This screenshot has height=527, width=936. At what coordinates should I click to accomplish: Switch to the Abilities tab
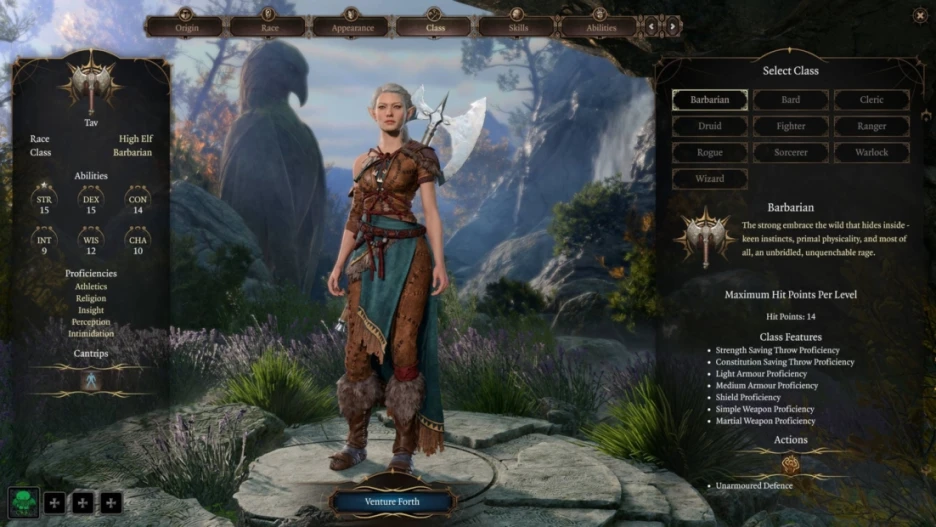(x=599, y=26)
